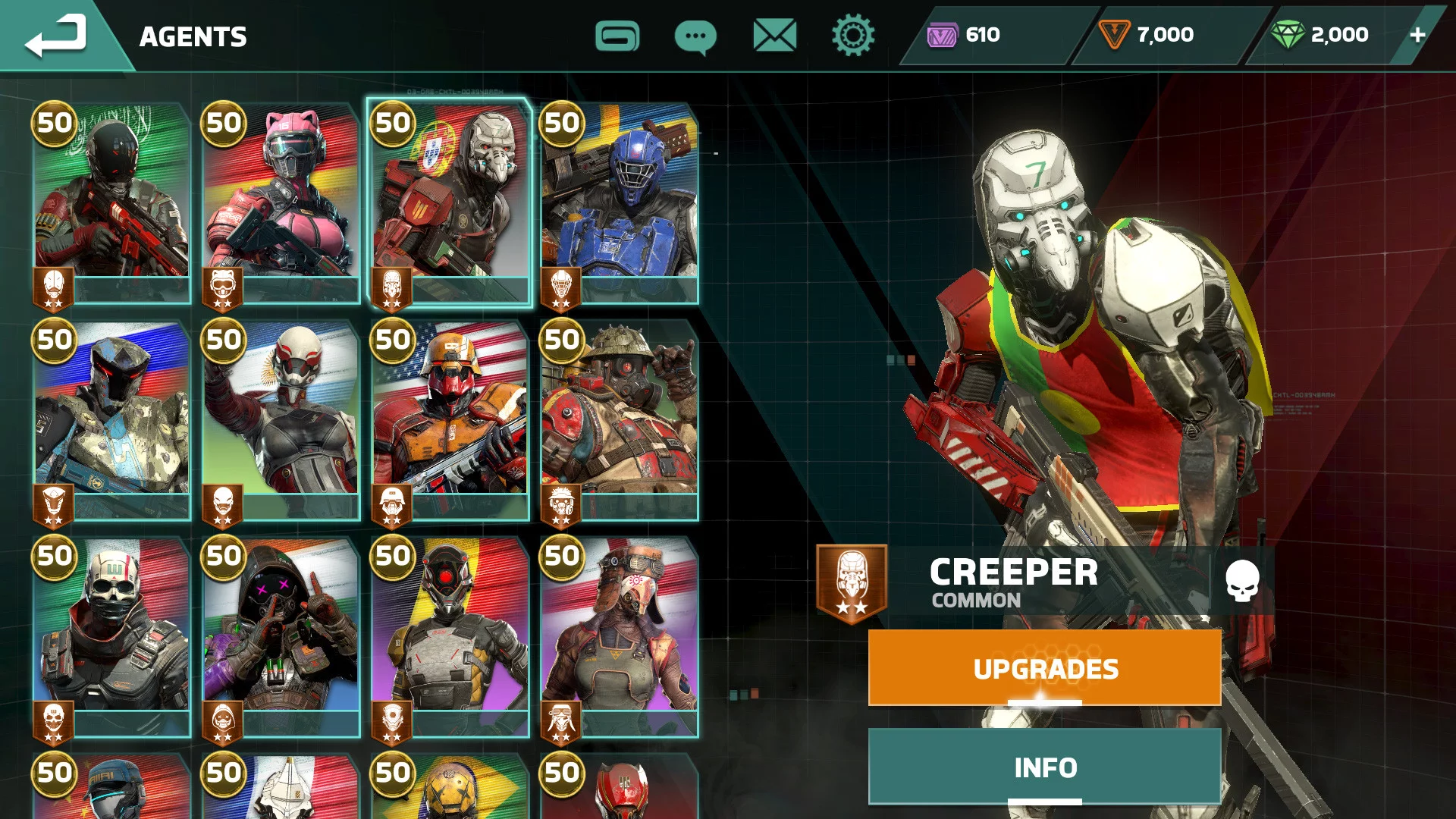The height and width of the screenshot is (819, 1456).
Task: Open the mail envelope inbox
Action: (774, 36)
